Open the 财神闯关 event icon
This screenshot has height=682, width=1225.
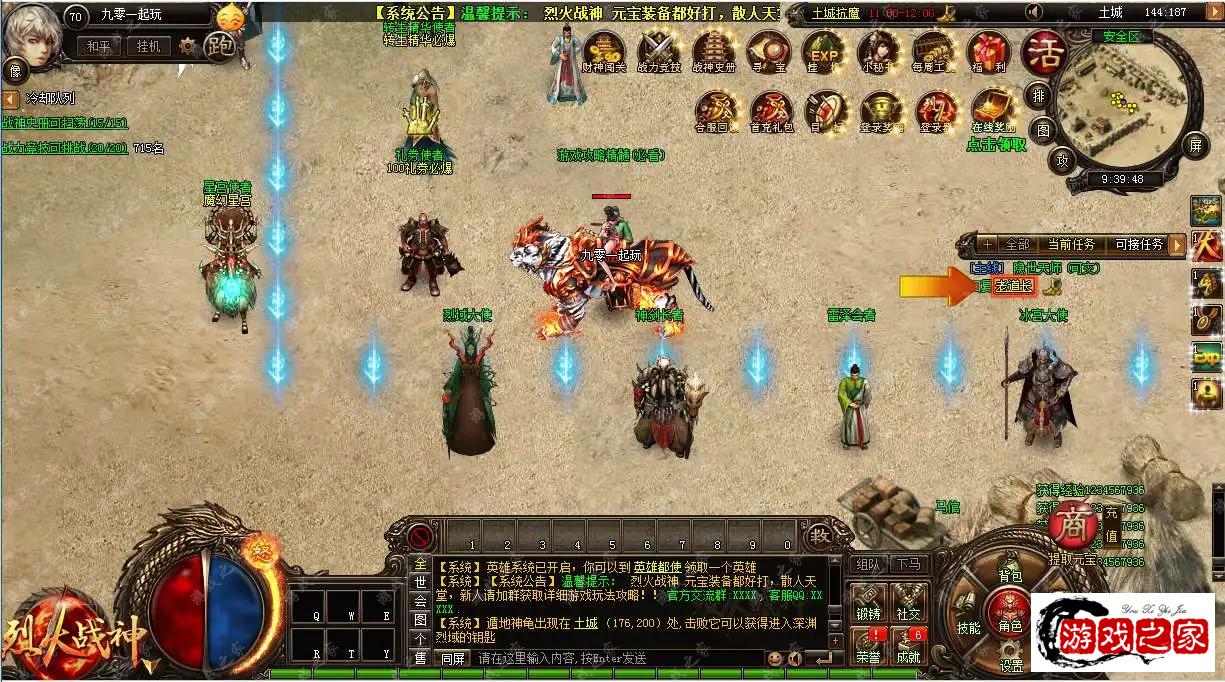coord(603,50)
